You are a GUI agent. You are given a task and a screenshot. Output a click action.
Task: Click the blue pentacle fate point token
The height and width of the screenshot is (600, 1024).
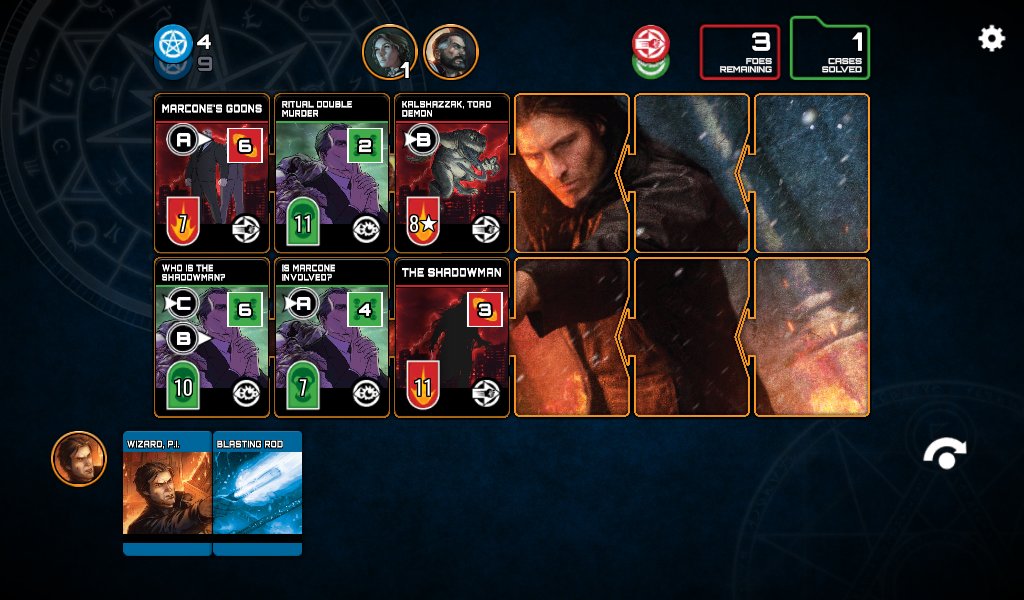tap(173, 43)
